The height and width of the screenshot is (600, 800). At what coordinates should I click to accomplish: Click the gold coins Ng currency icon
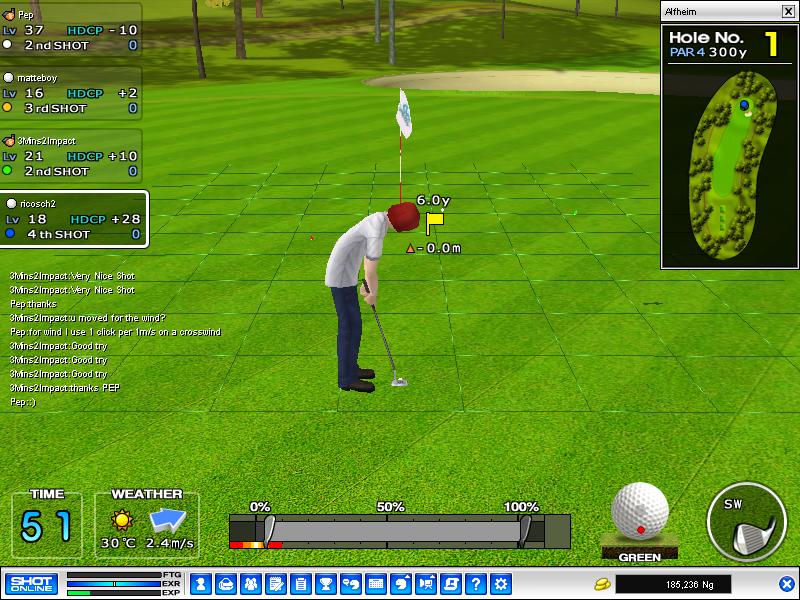click(x=602, y=584)
